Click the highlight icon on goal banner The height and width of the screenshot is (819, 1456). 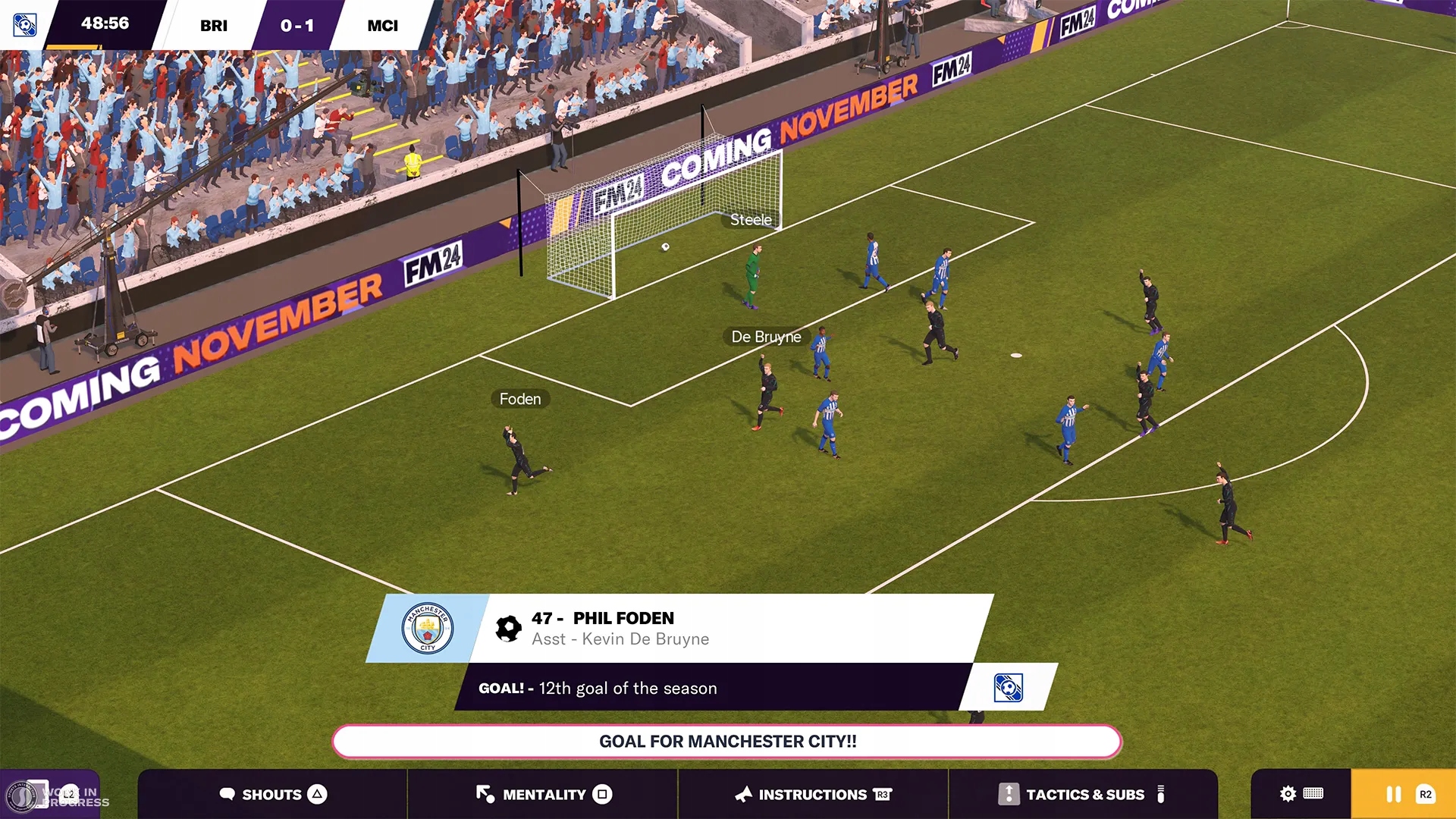[1008, 688]
